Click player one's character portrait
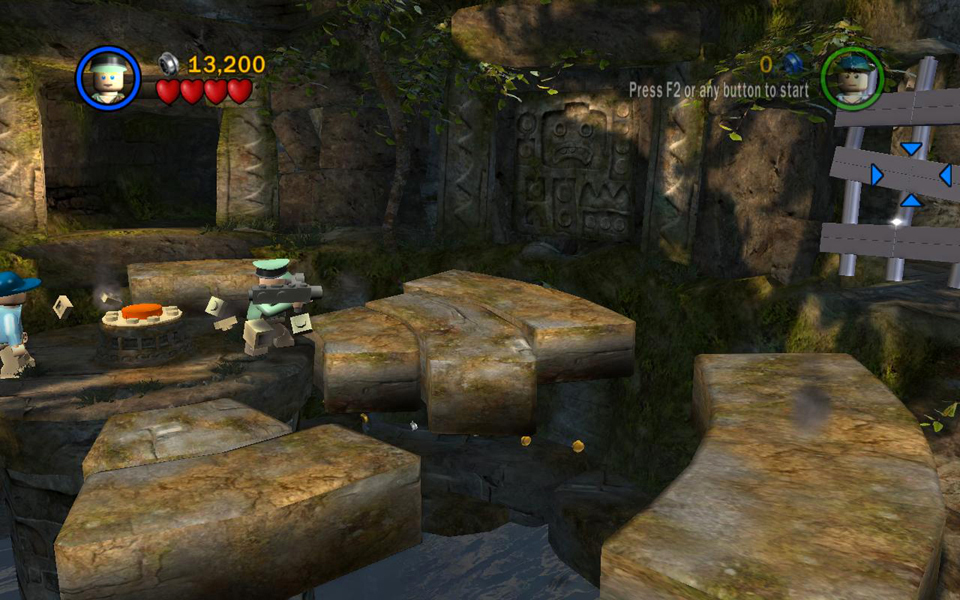 point(108,78)
